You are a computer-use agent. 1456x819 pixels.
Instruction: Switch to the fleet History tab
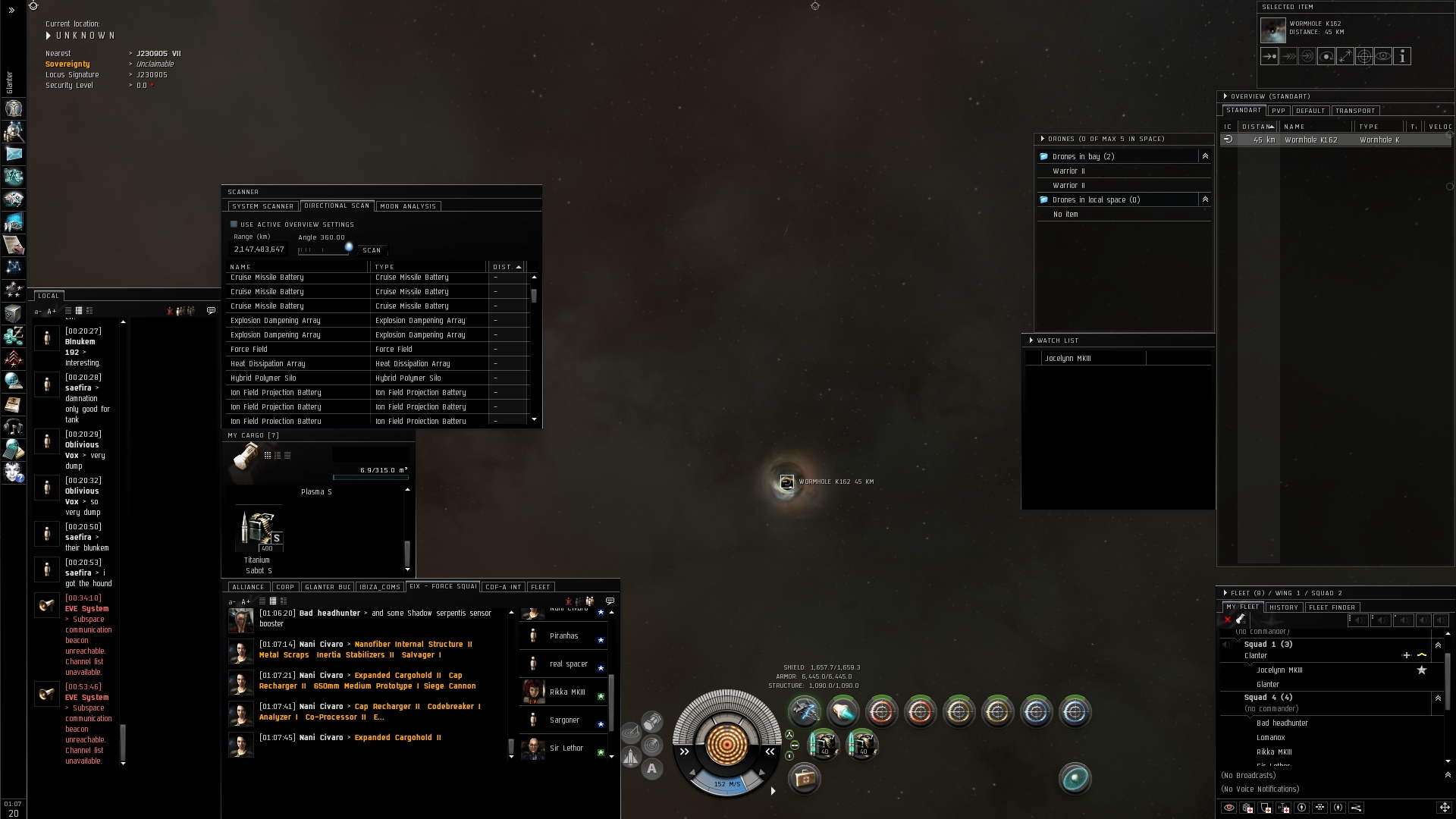point(1284,607)
